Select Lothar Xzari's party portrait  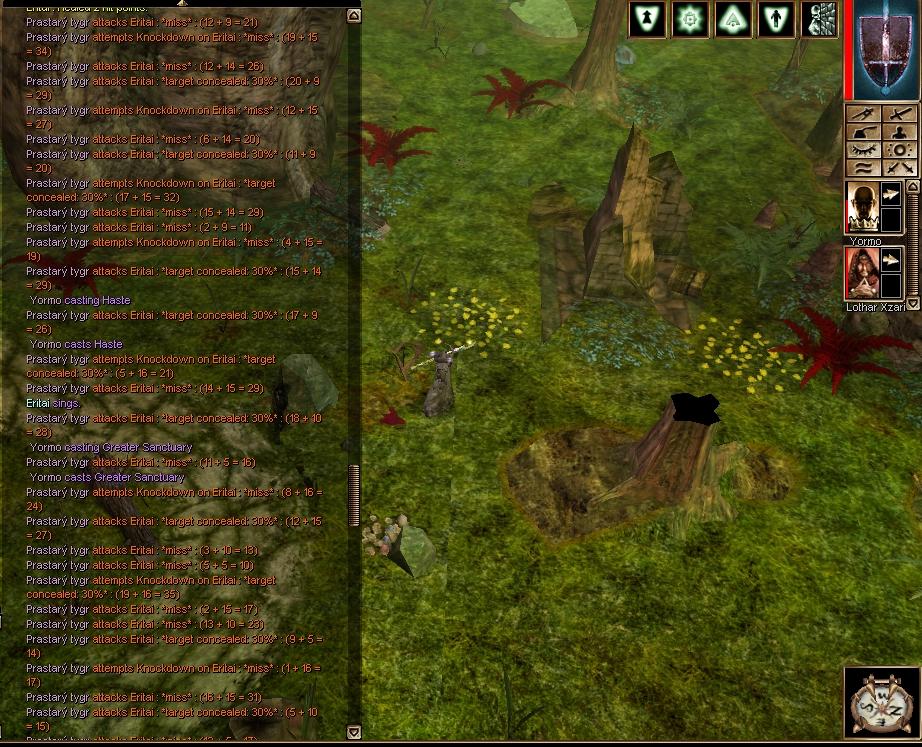click(862, 273)
